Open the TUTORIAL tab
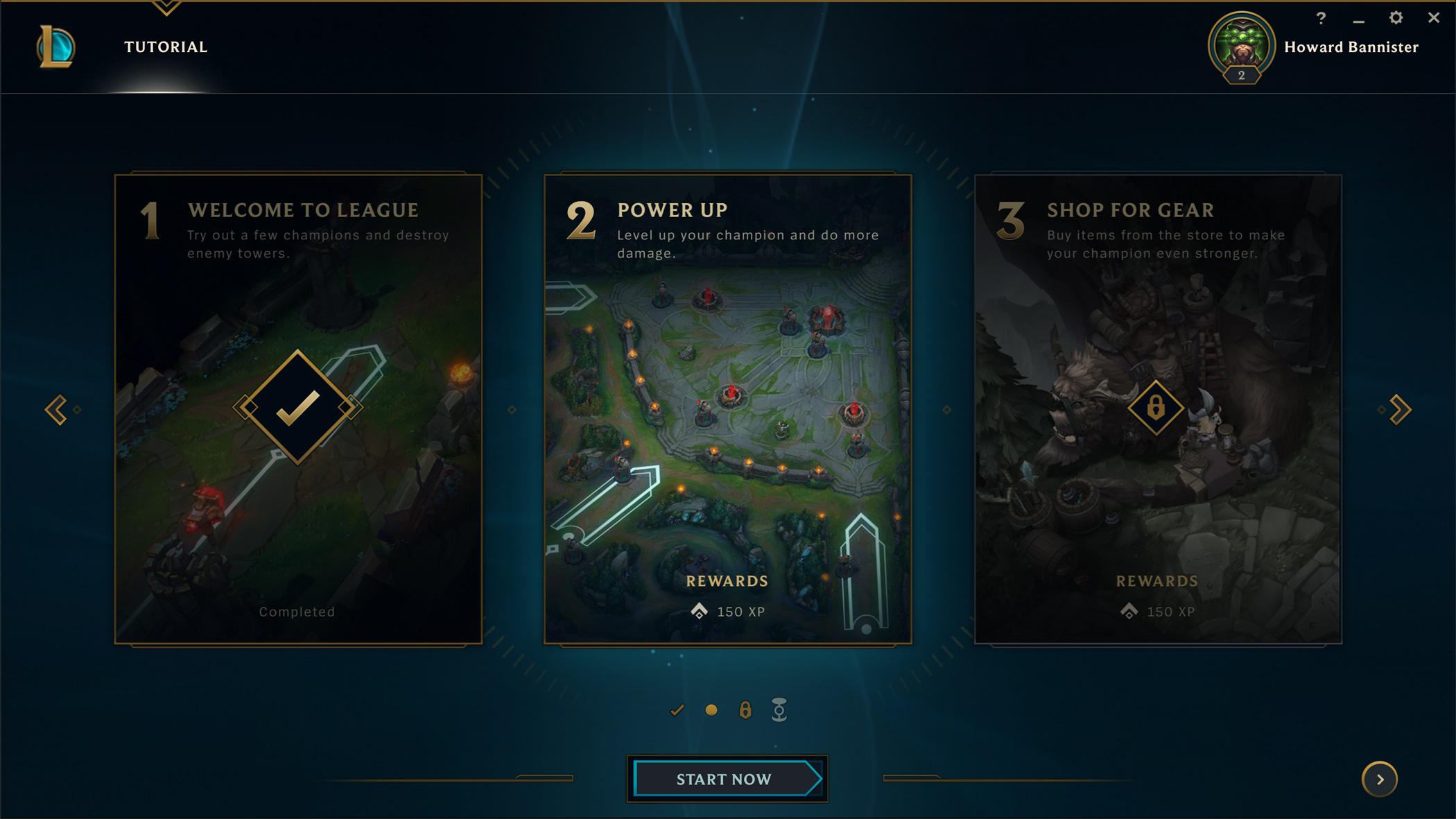Viewport: 1456px width, 819px height. click(166, 47)
